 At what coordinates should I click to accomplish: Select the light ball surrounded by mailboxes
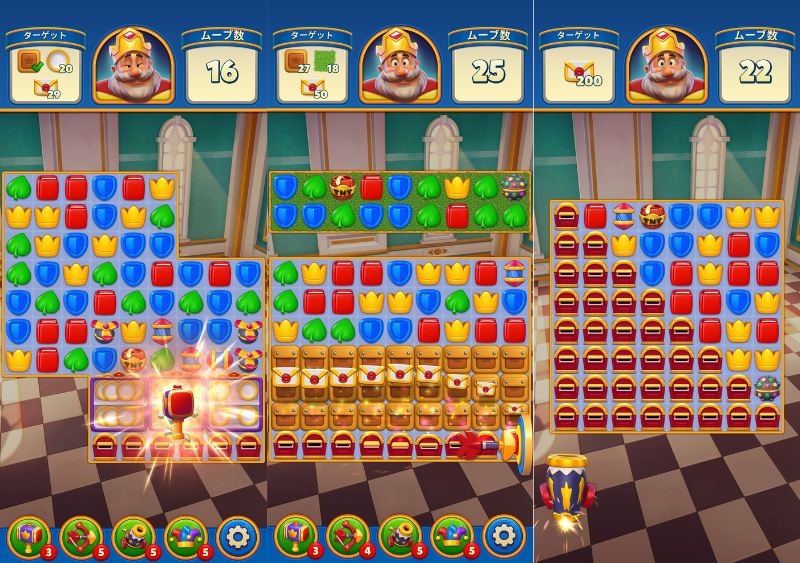click(768, 388)
